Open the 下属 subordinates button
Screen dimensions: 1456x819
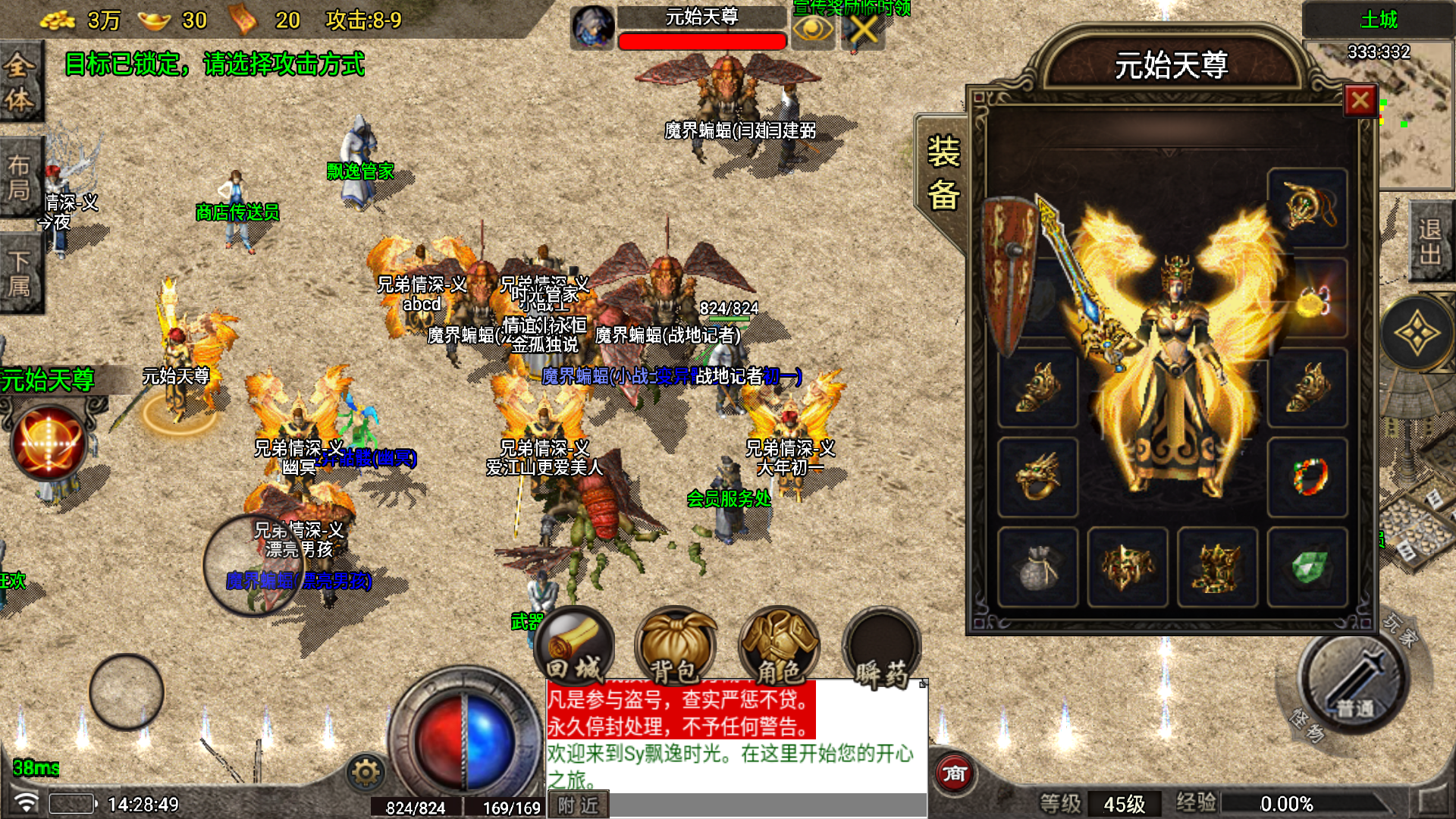click(x=20, y=274)
